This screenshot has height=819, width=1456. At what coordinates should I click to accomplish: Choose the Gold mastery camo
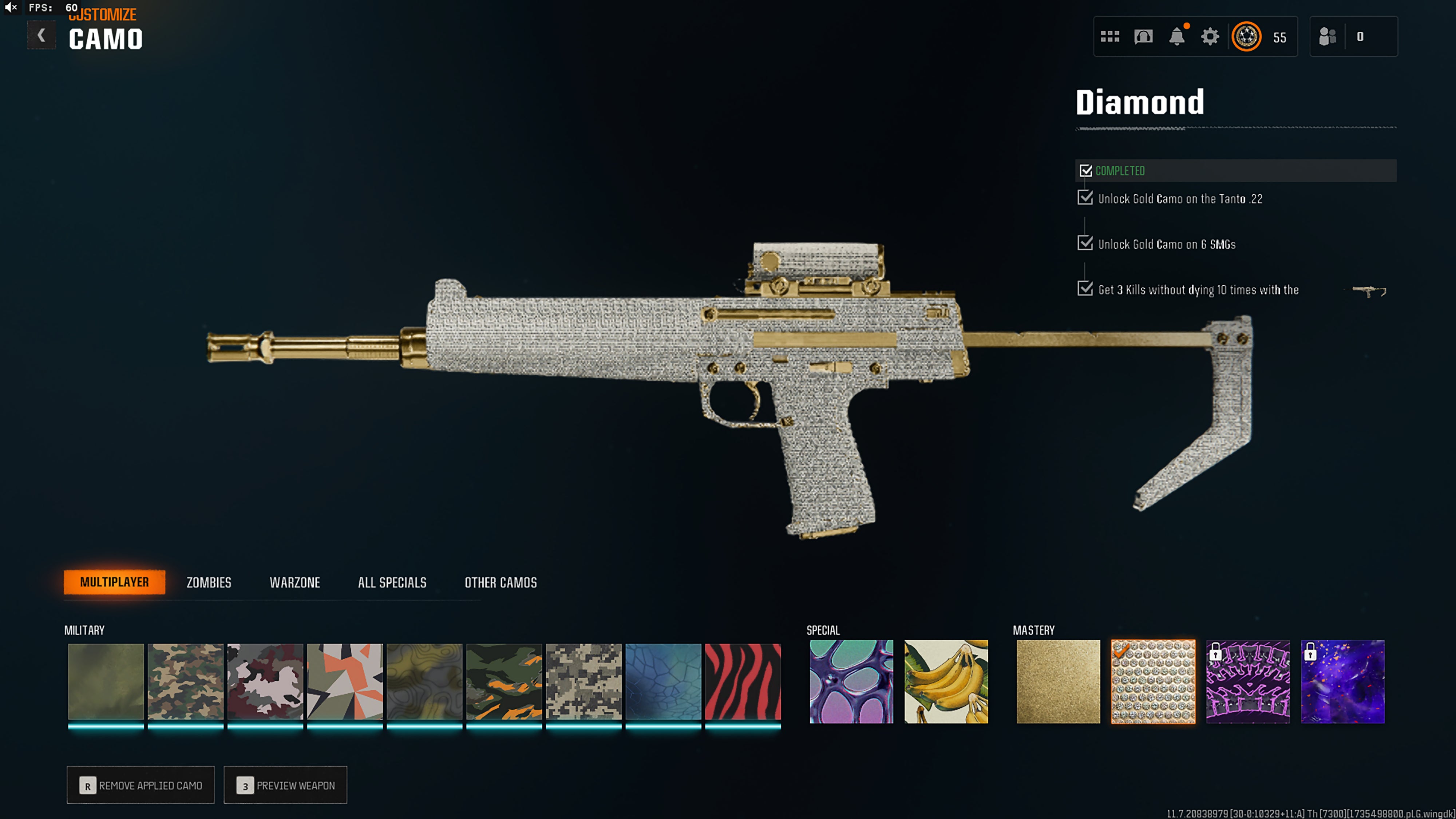click(1058, 681)
